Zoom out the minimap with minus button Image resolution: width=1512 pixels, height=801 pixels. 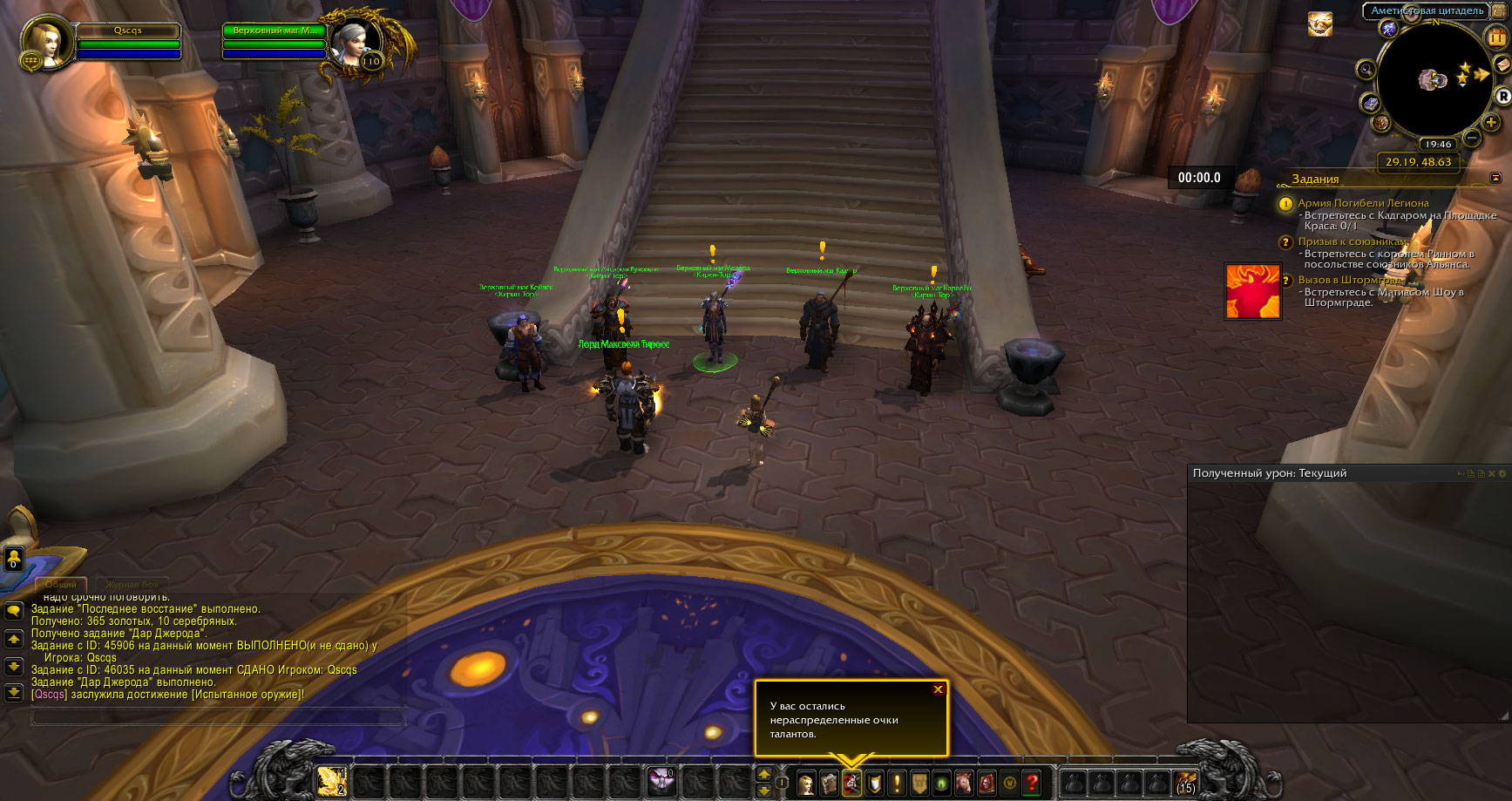1472,138
